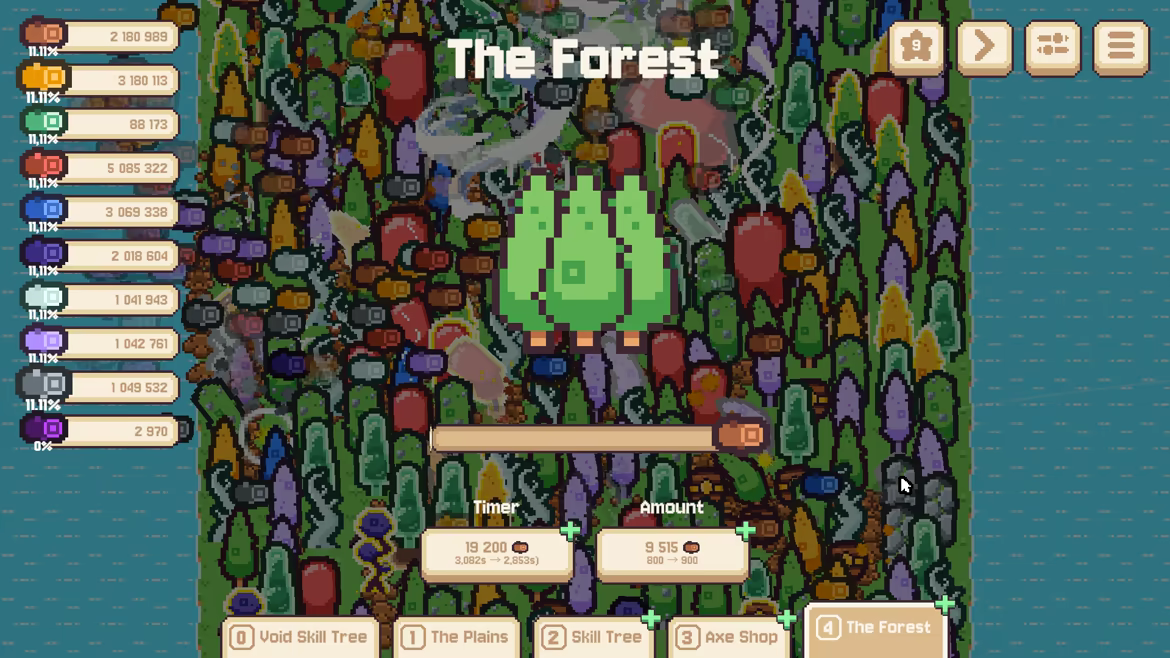Go to the Axe Shop tab

[x=727, y=637]
